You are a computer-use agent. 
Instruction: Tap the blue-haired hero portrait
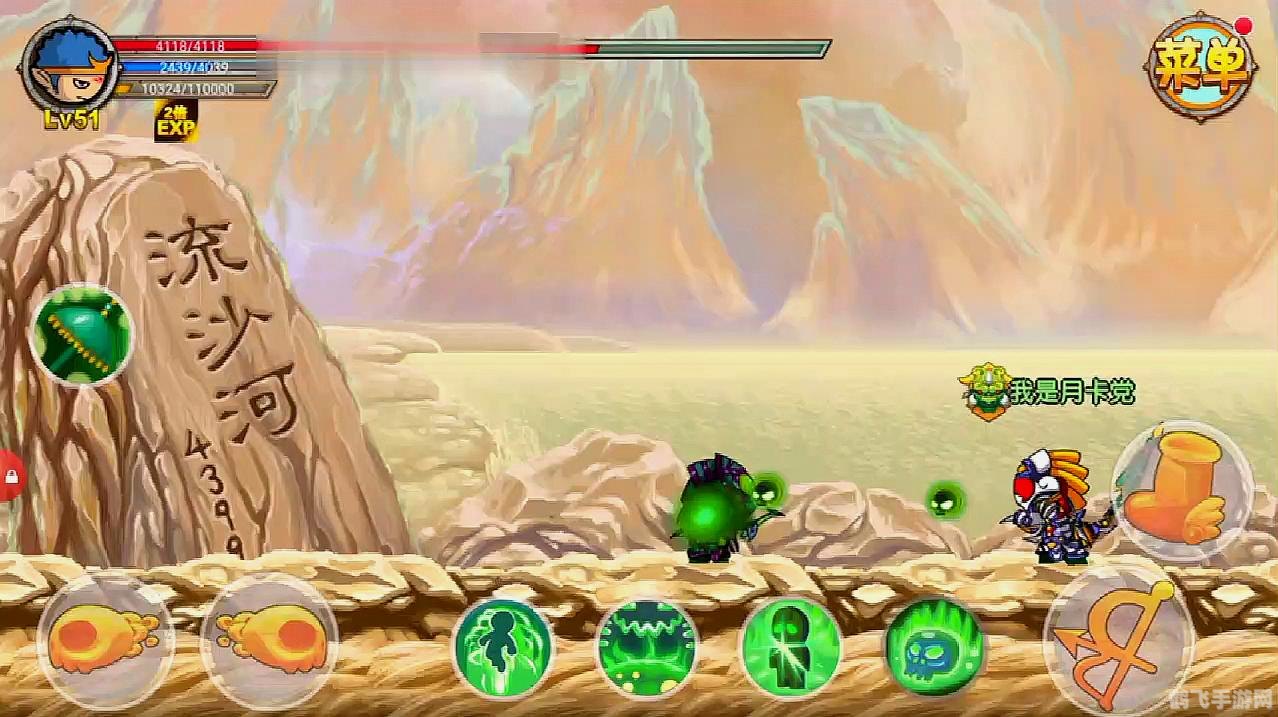tap(66, 66)
